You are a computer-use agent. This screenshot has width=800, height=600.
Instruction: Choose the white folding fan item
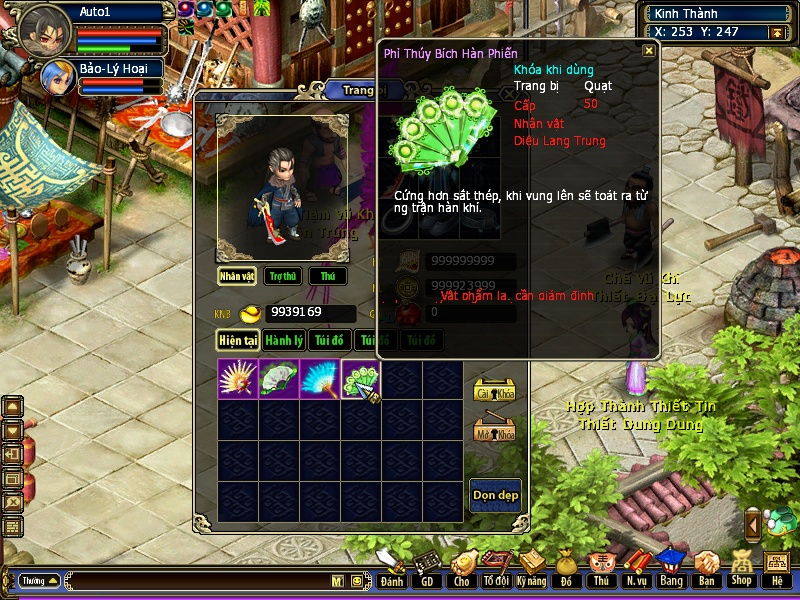coord(279,379)
